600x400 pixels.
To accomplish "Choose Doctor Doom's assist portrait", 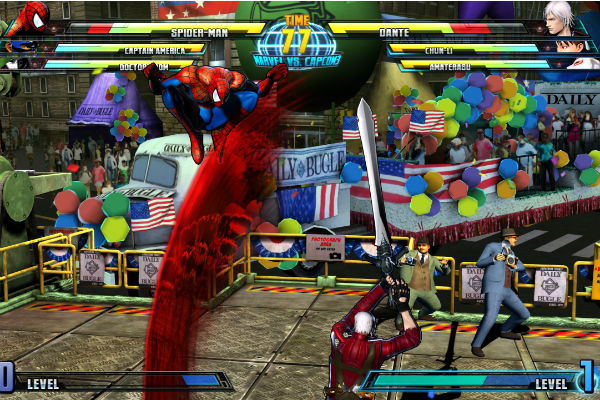I will 12,64.
